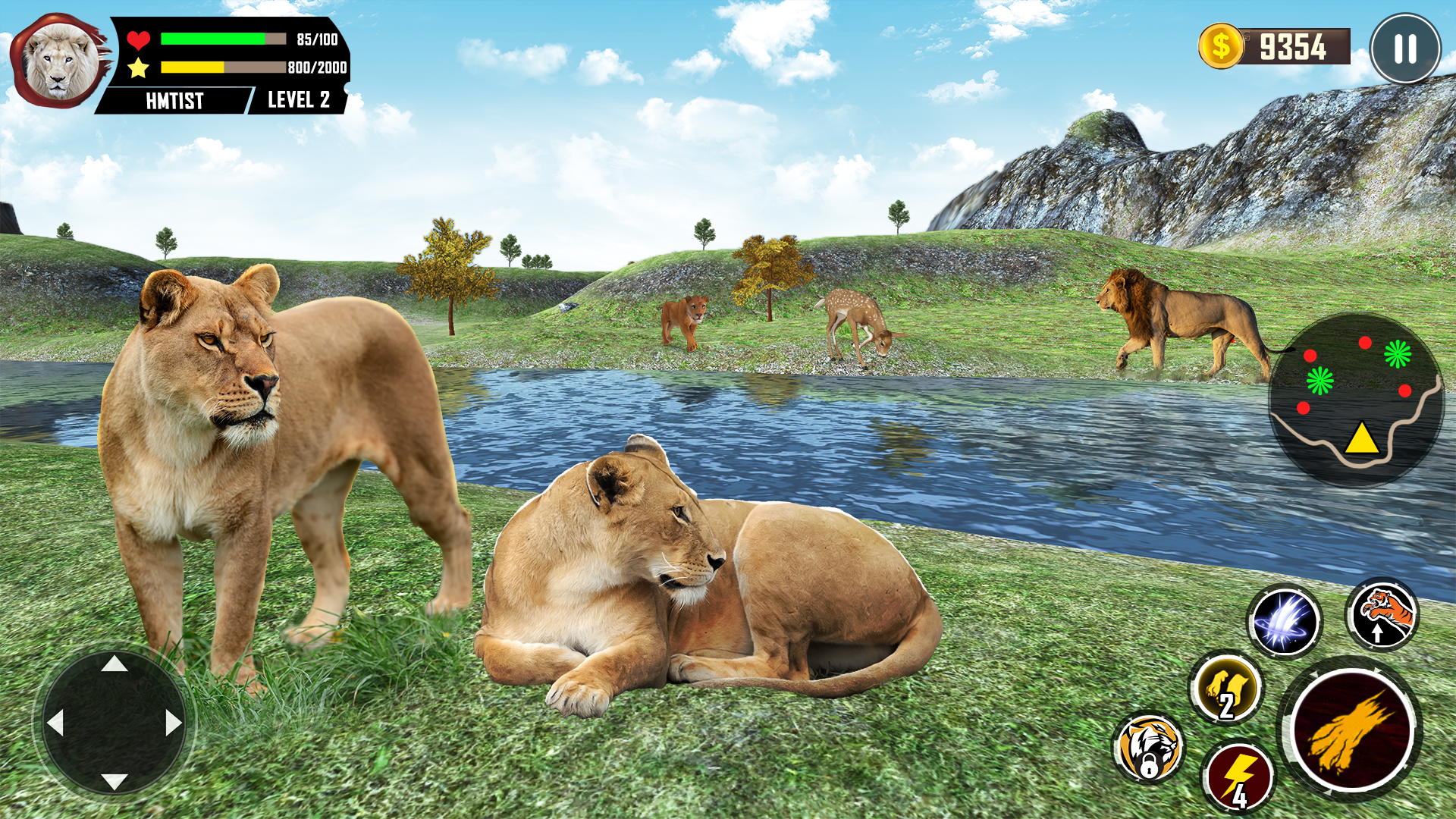
Task: Select the LEVEL 2 label
Action: click(297, 99)
